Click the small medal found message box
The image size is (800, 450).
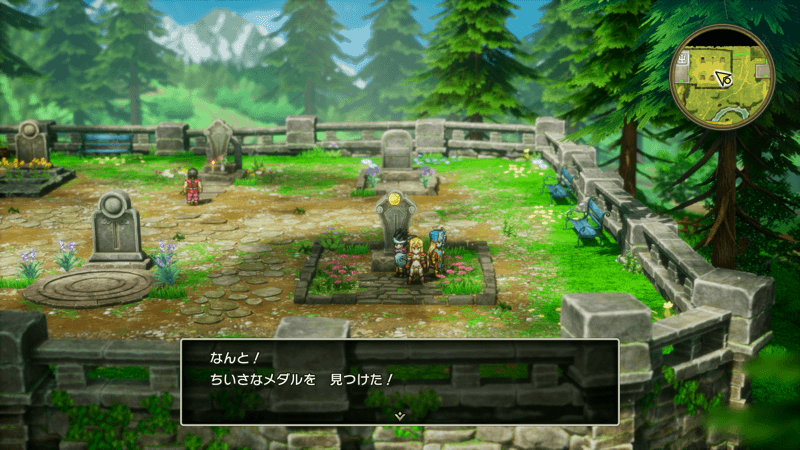tap(399, 380)
